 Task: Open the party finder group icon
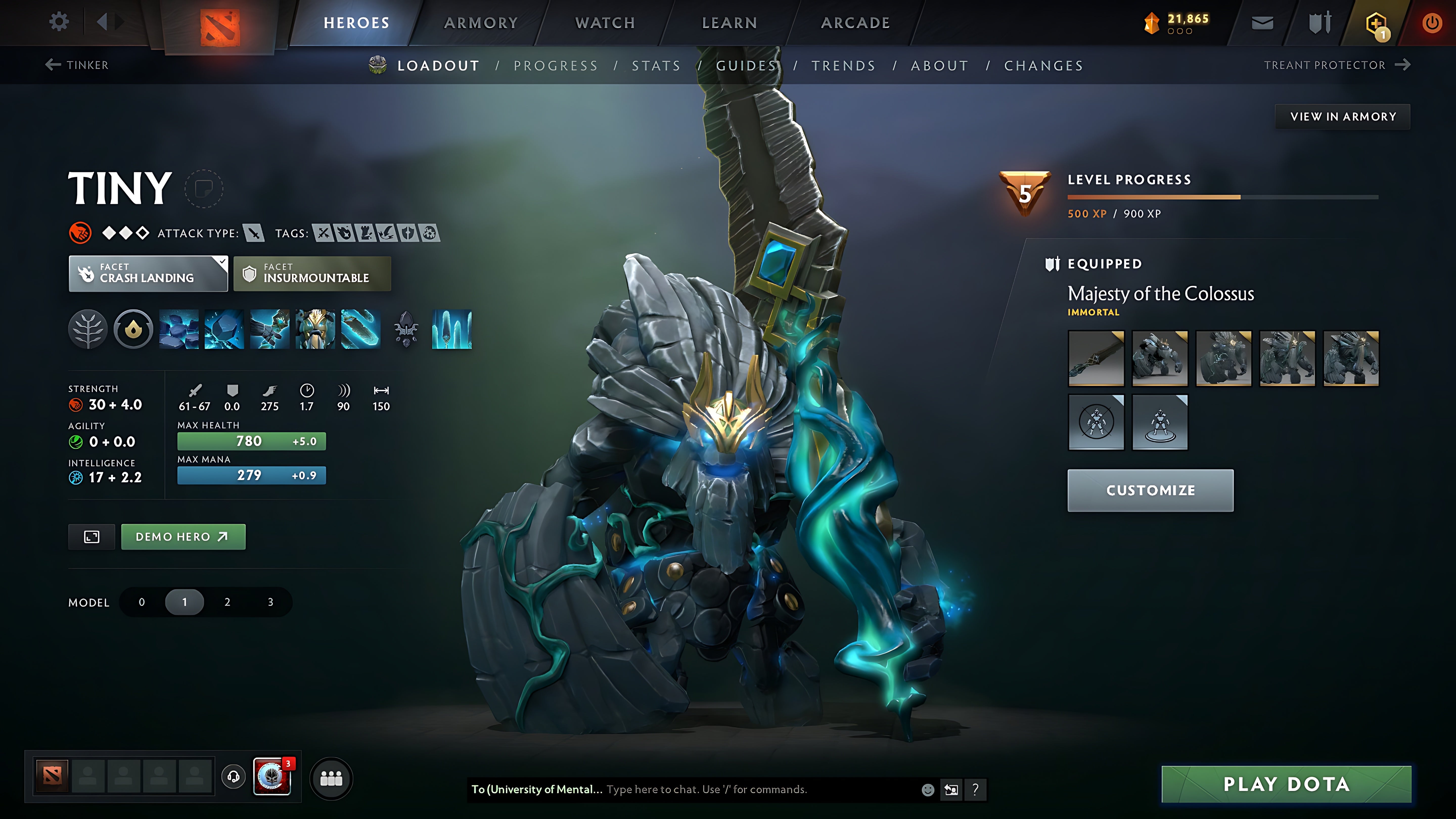click(332, 778)
